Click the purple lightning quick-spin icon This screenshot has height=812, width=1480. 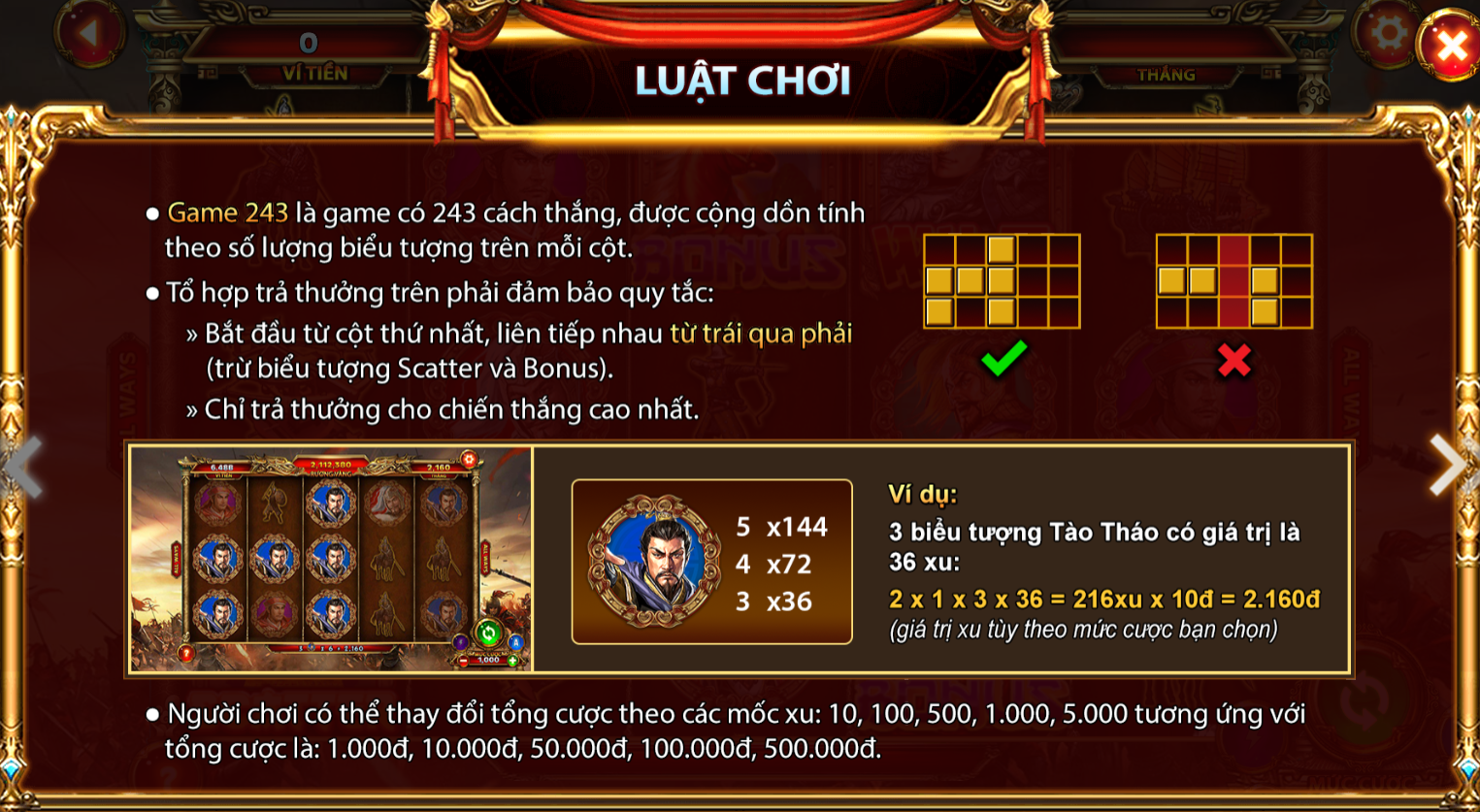coord(462,643)
